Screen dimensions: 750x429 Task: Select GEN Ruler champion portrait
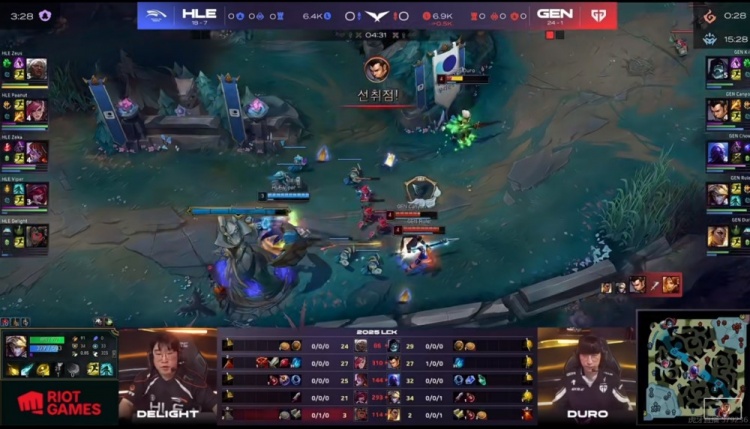pos(717,194)
